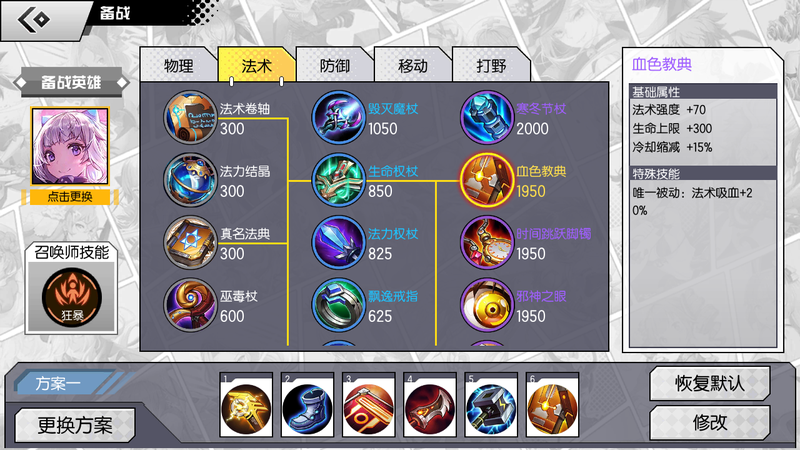Image resolution: width=800 pixels, height=450 pixels.
Task: Show the 打野 item tab
Action: [491, 66]
